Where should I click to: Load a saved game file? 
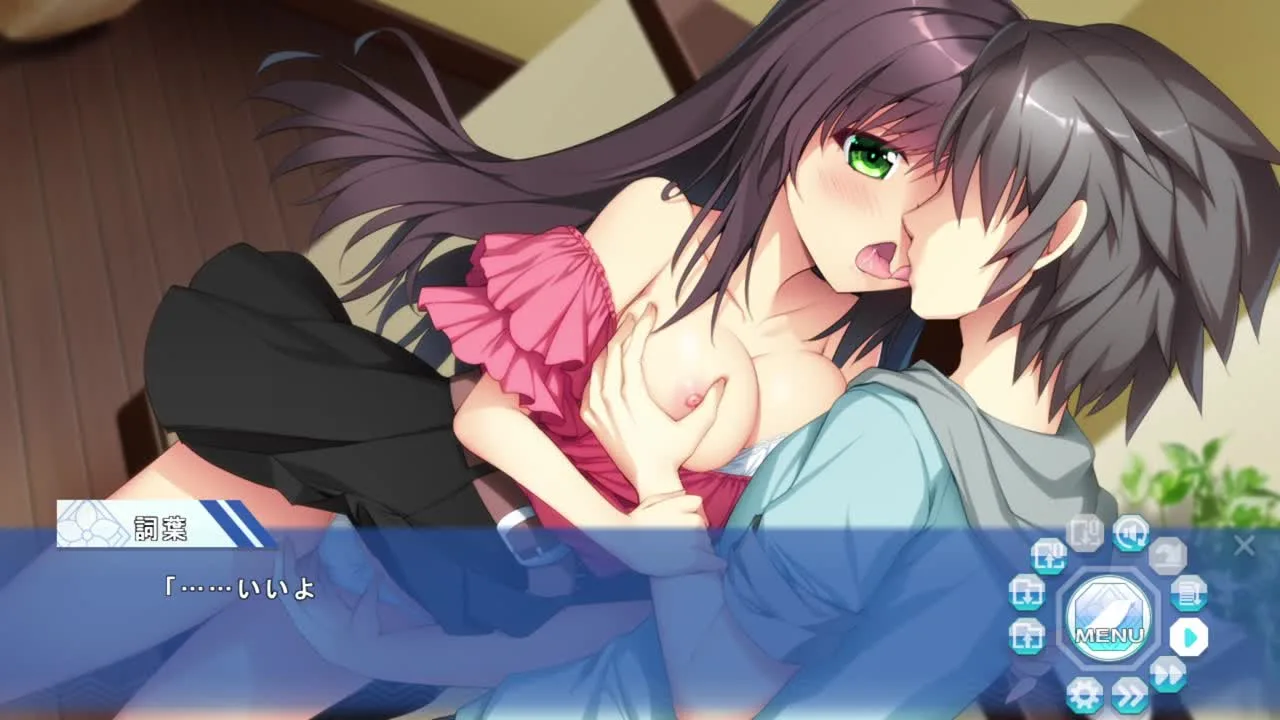pyautogui.click(x=1029, y=638)
